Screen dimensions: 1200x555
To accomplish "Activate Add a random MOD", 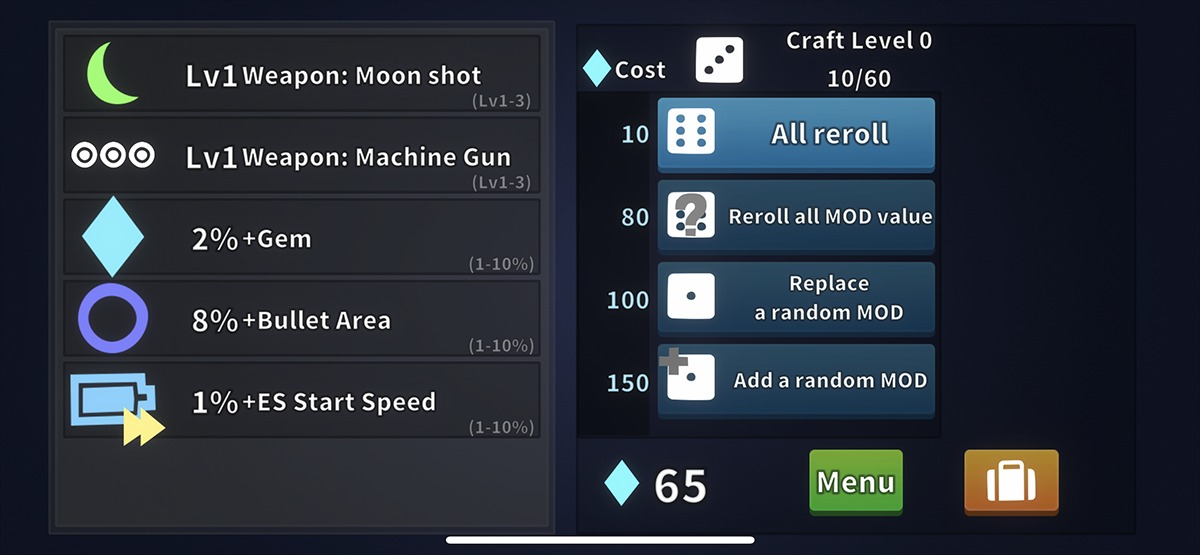I will click(796, 380).
